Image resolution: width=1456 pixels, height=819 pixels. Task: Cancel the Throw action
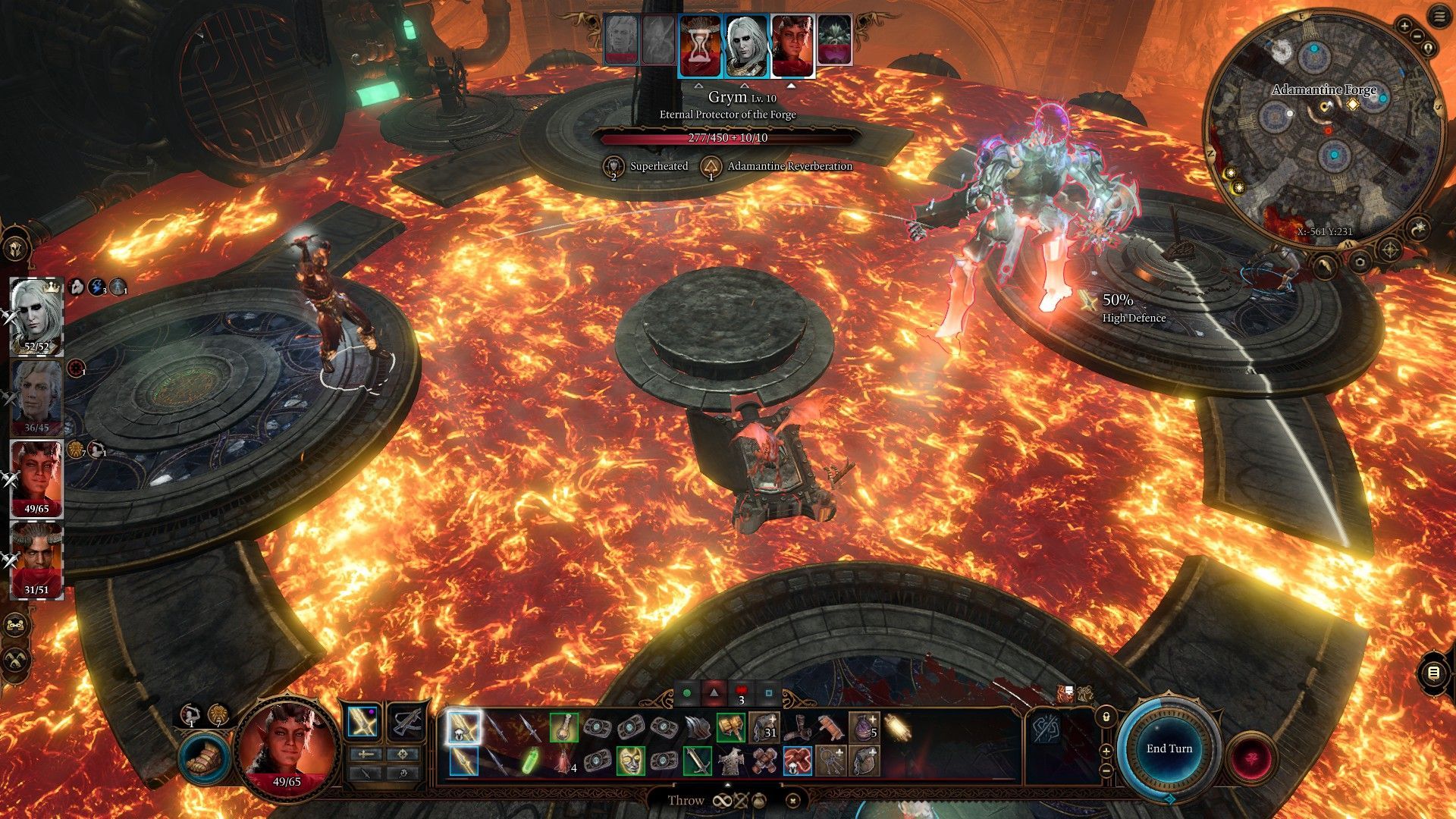pyautogui.click(x=792, y=800)
